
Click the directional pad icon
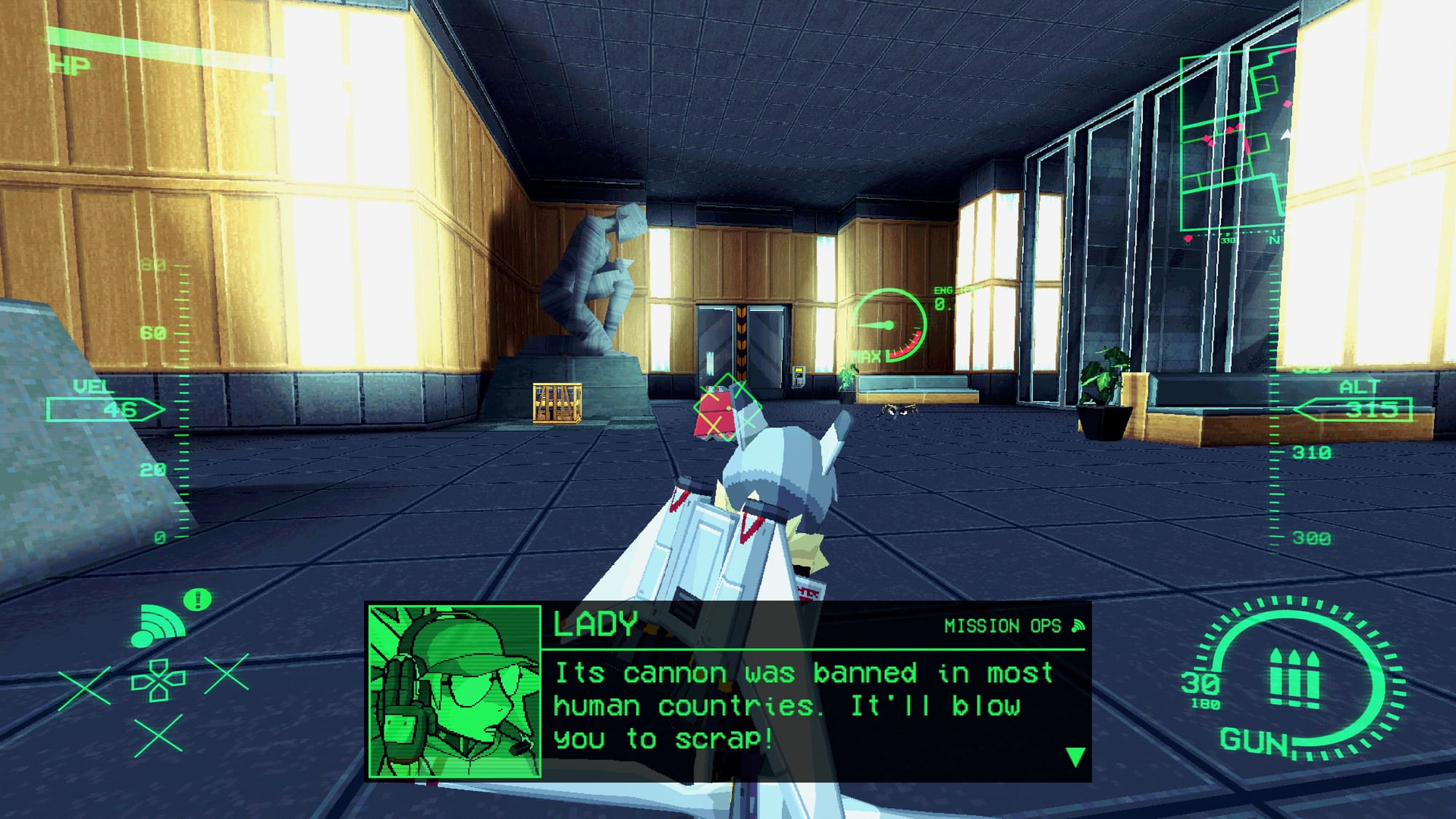[158, 681]
